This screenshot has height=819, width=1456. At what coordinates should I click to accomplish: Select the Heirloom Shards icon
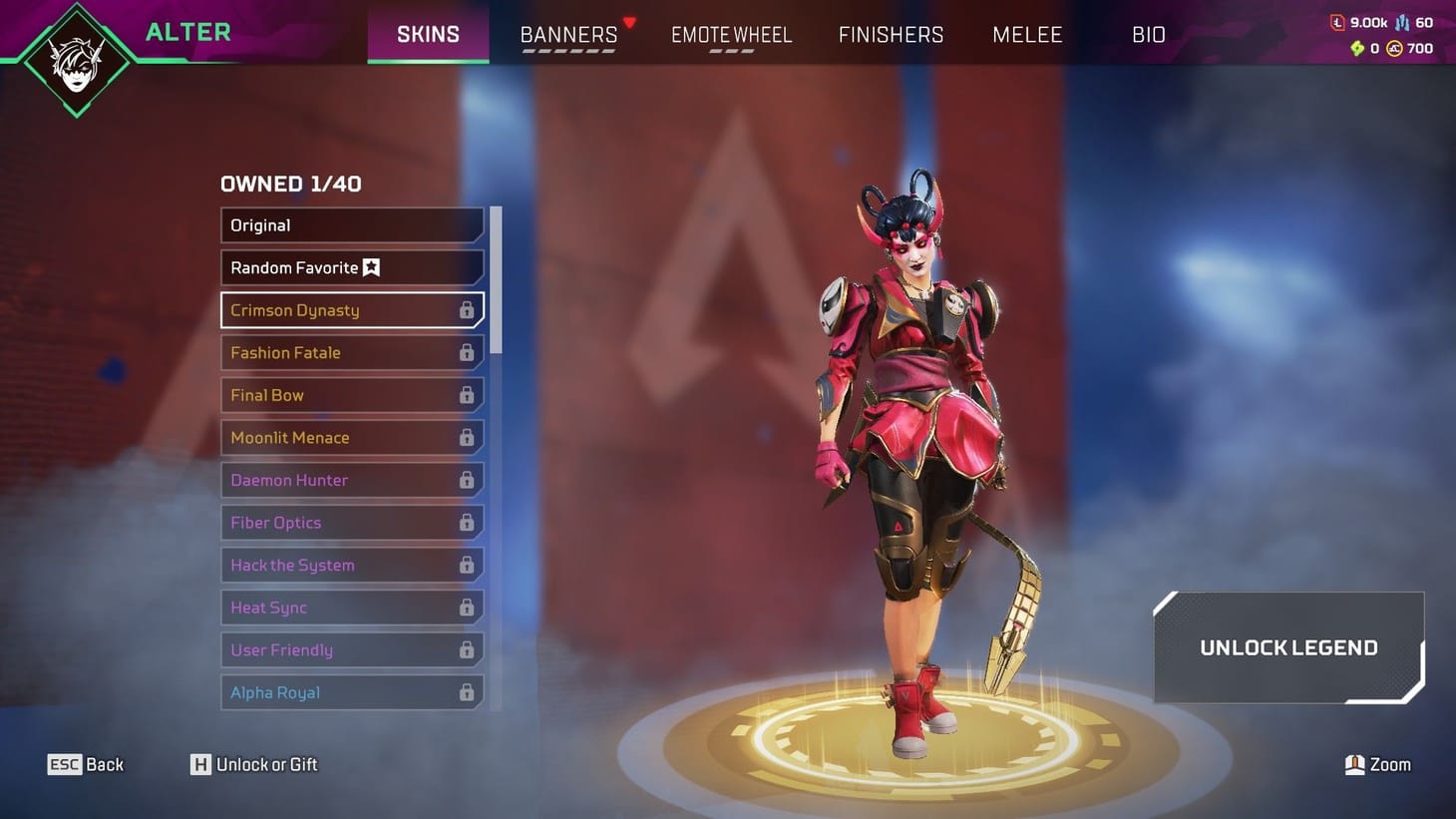(x=1358, y=47)
